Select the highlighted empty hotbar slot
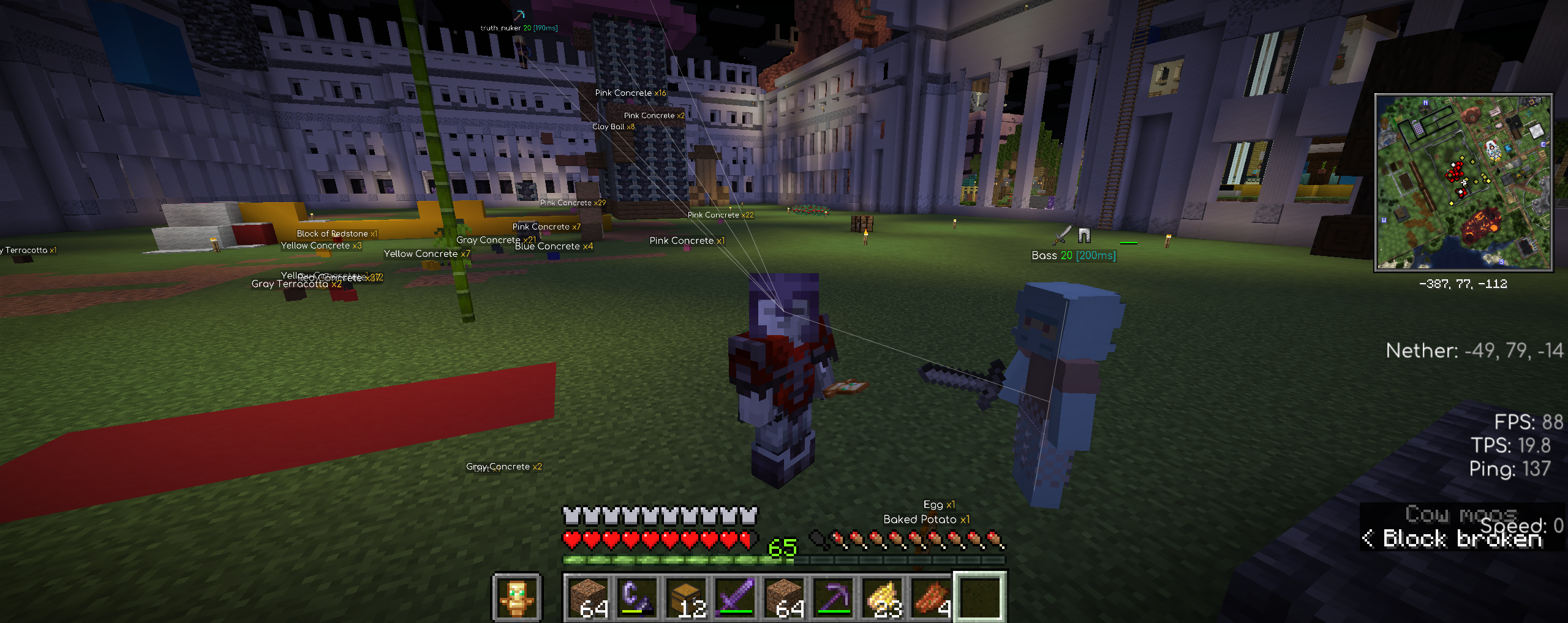1568x623 pixels. tap(980, 597)
